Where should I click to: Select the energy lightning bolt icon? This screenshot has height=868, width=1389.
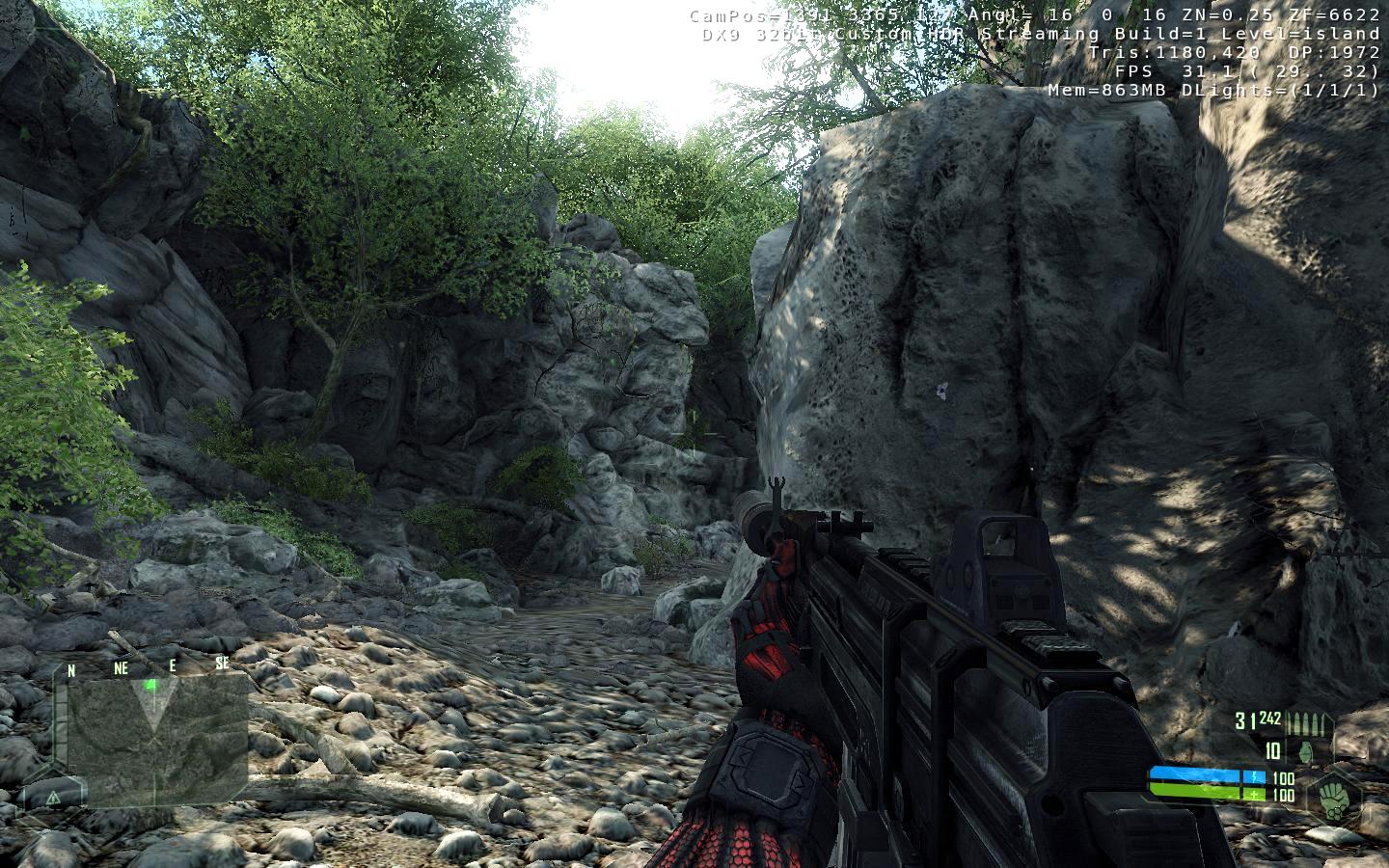1254,775
